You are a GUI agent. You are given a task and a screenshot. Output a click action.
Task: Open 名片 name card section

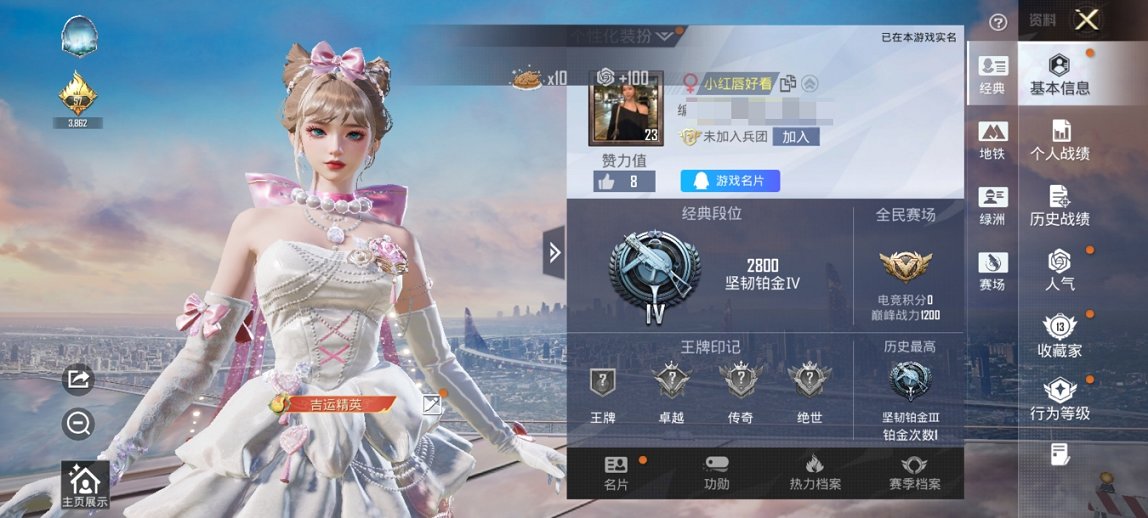coord(616,473)
